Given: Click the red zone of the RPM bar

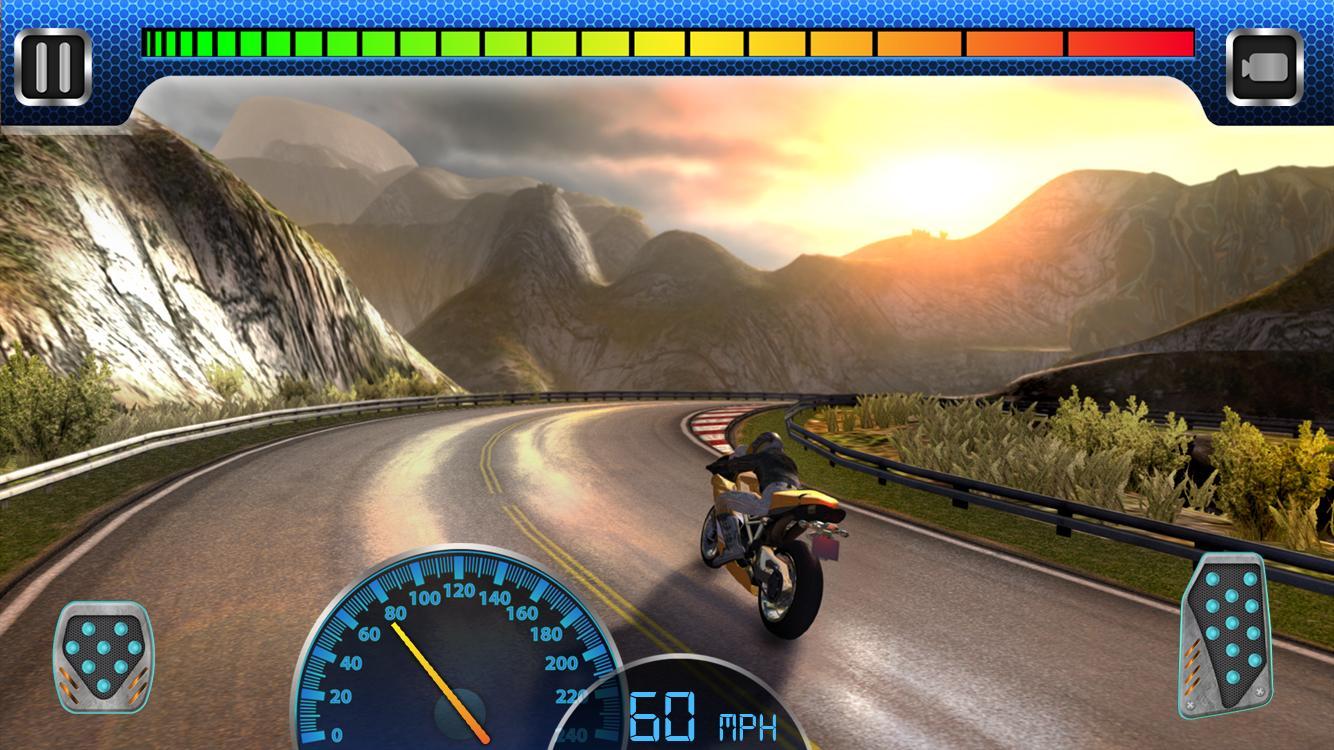Looking at the screenshot, I should click(x=1130, y=43).
